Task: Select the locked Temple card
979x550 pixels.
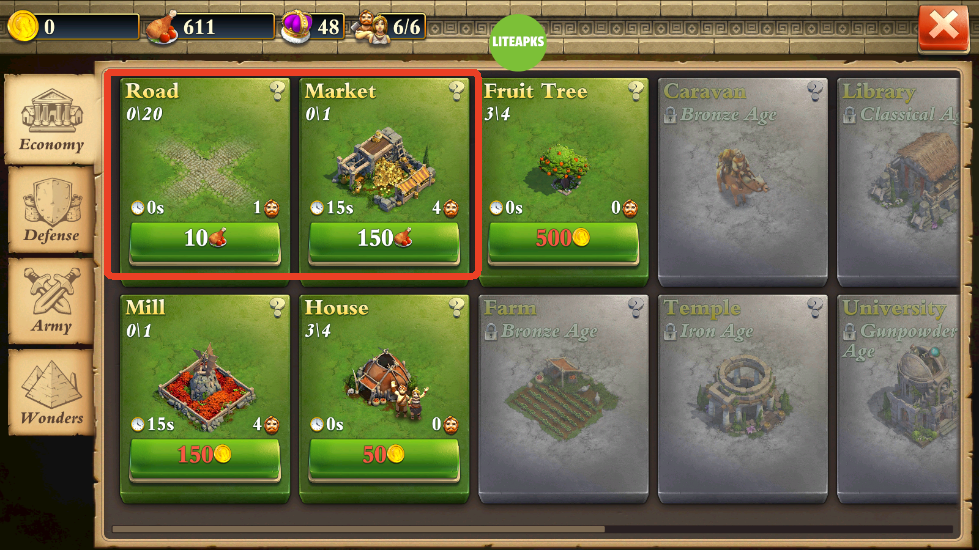Action: tap(742, 395)
